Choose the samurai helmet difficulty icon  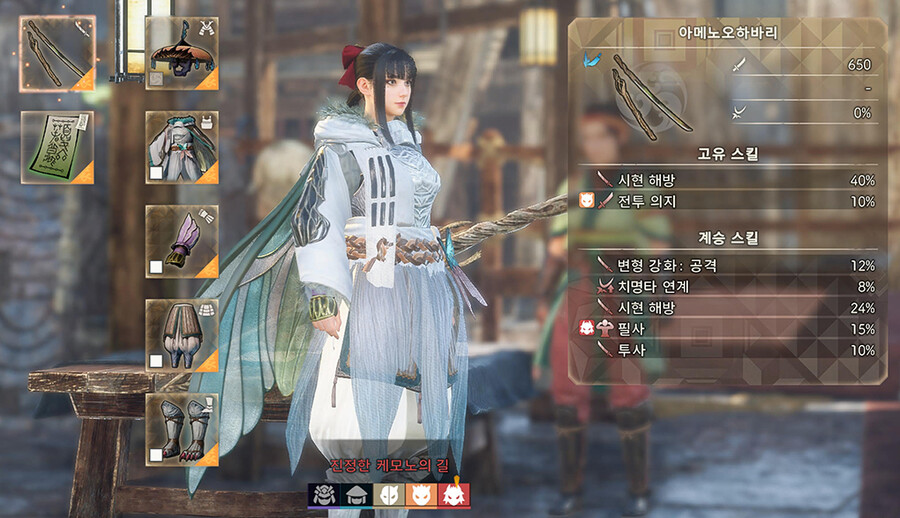[x=323, y=493]
